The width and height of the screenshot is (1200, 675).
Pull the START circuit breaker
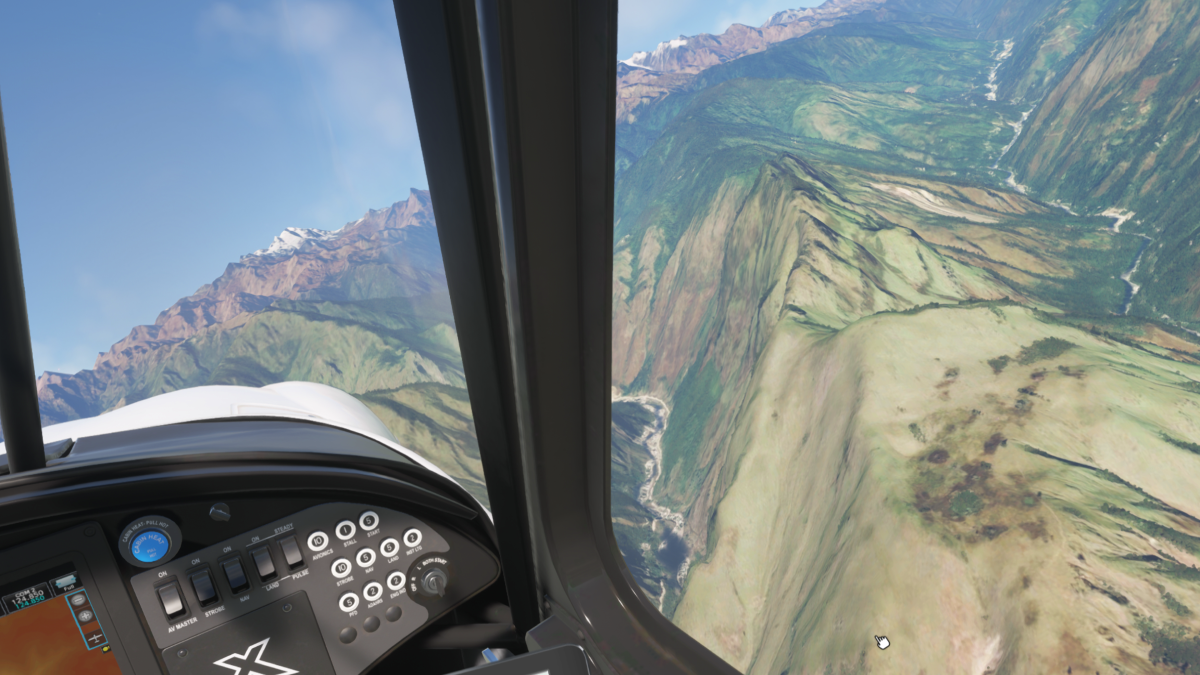(369, 521)
